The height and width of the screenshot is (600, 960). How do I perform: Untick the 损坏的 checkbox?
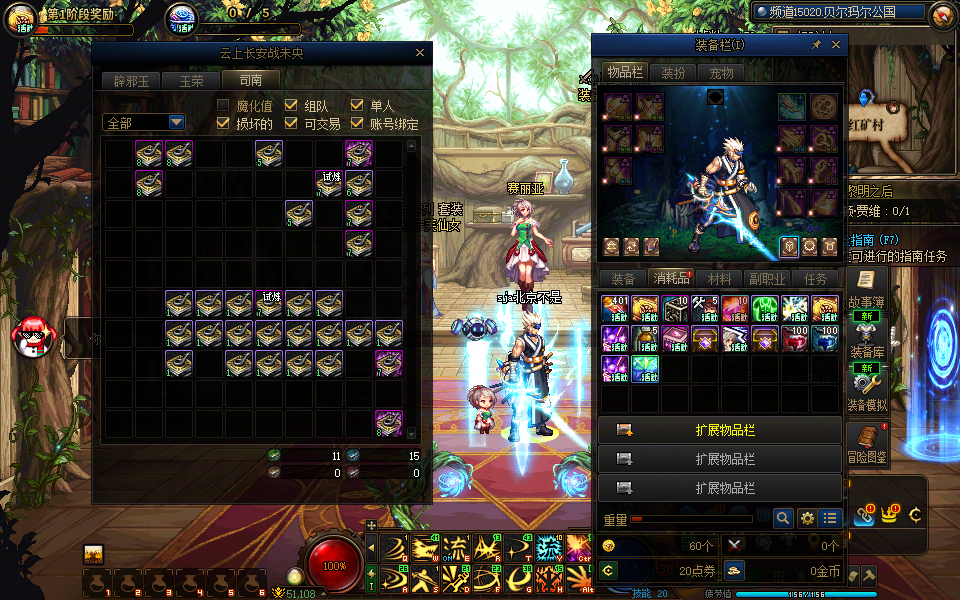(x=224, y=124)
